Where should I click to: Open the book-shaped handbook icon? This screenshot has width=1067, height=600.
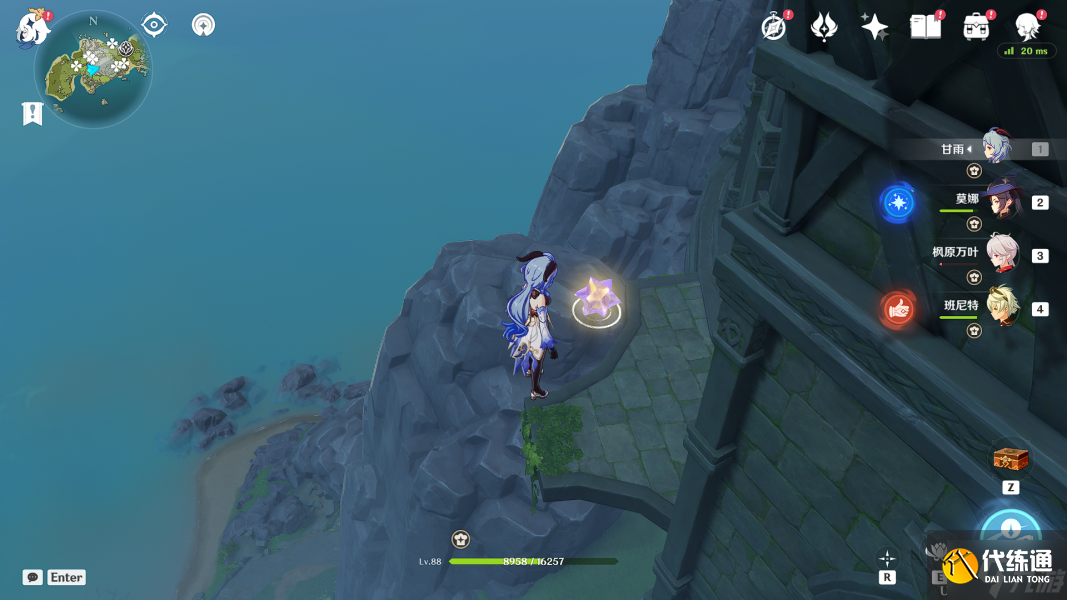click(x=925, y=27)
